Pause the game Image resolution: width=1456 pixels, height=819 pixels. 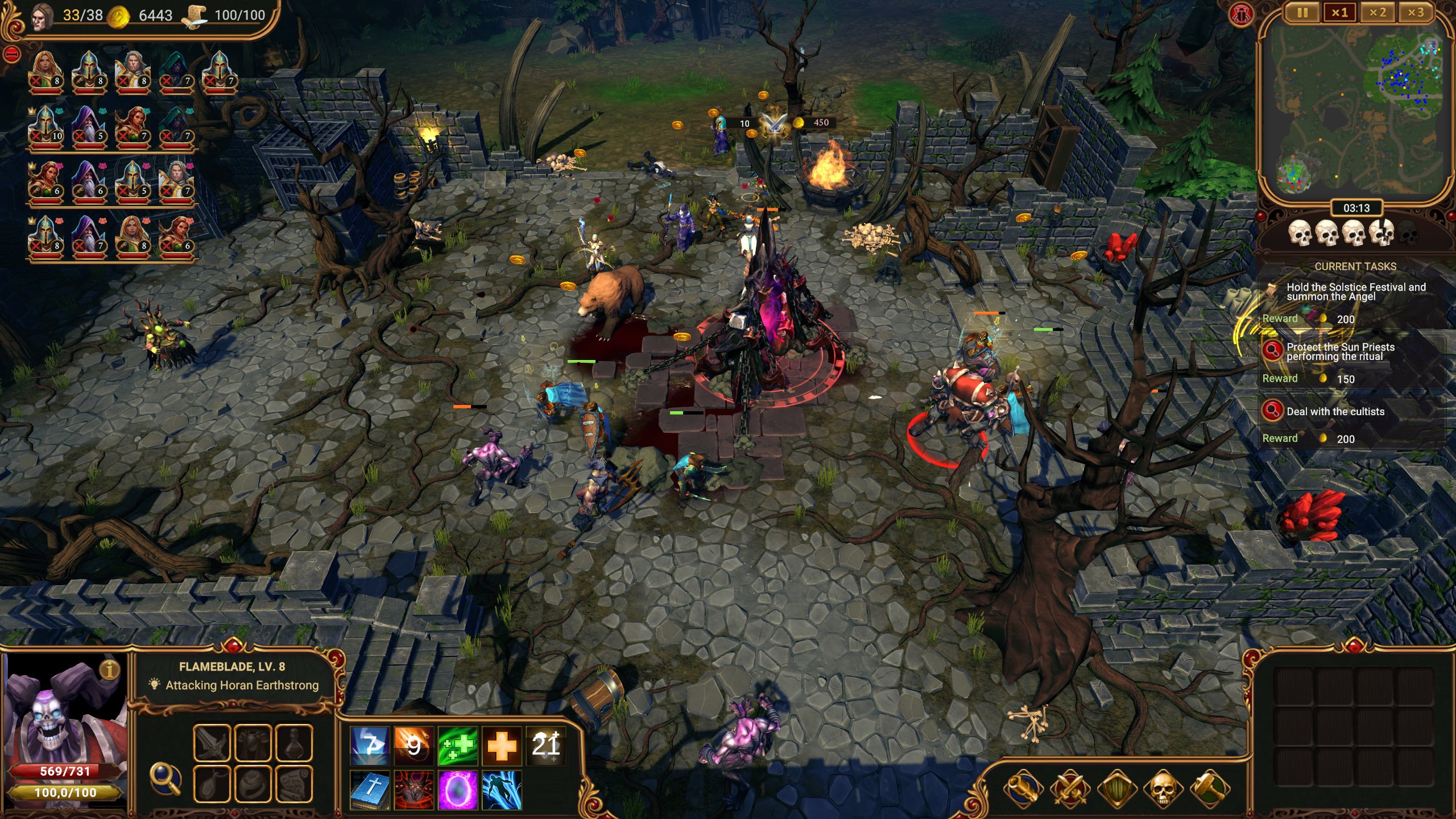1302,13
